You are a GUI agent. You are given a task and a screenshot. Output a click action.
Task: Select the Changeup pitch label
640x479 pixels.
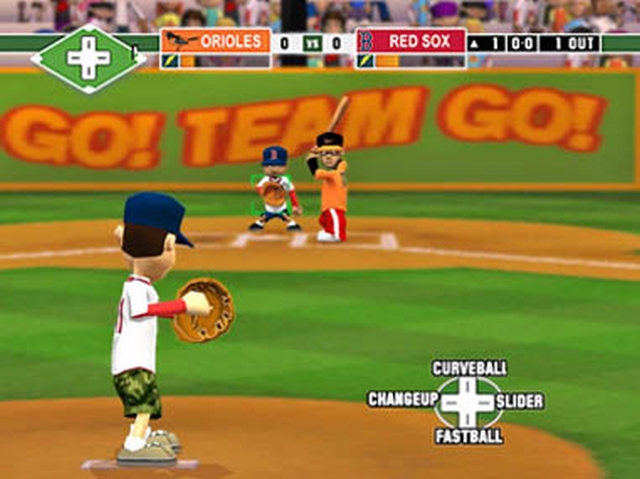pyautogui.click(x=403, y=400)
